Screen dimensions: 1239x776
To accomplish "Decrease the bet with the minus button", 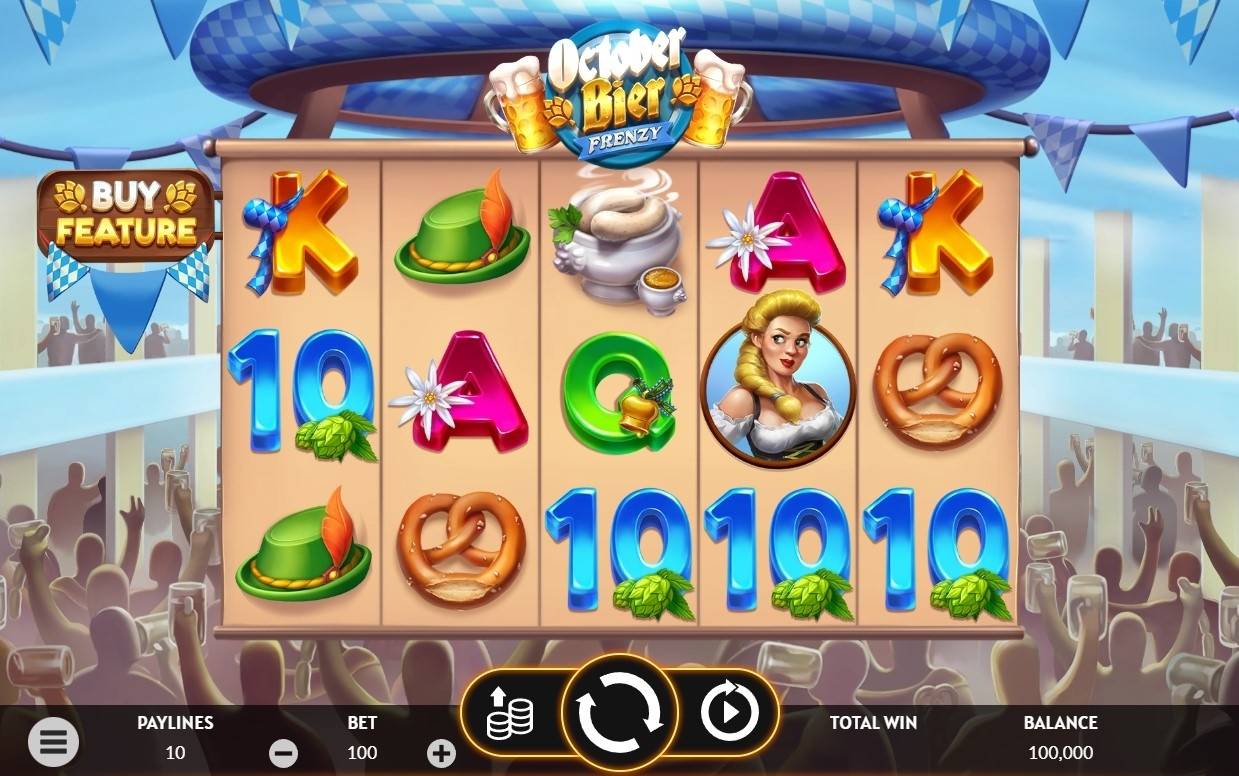I will tap(283, 753).
